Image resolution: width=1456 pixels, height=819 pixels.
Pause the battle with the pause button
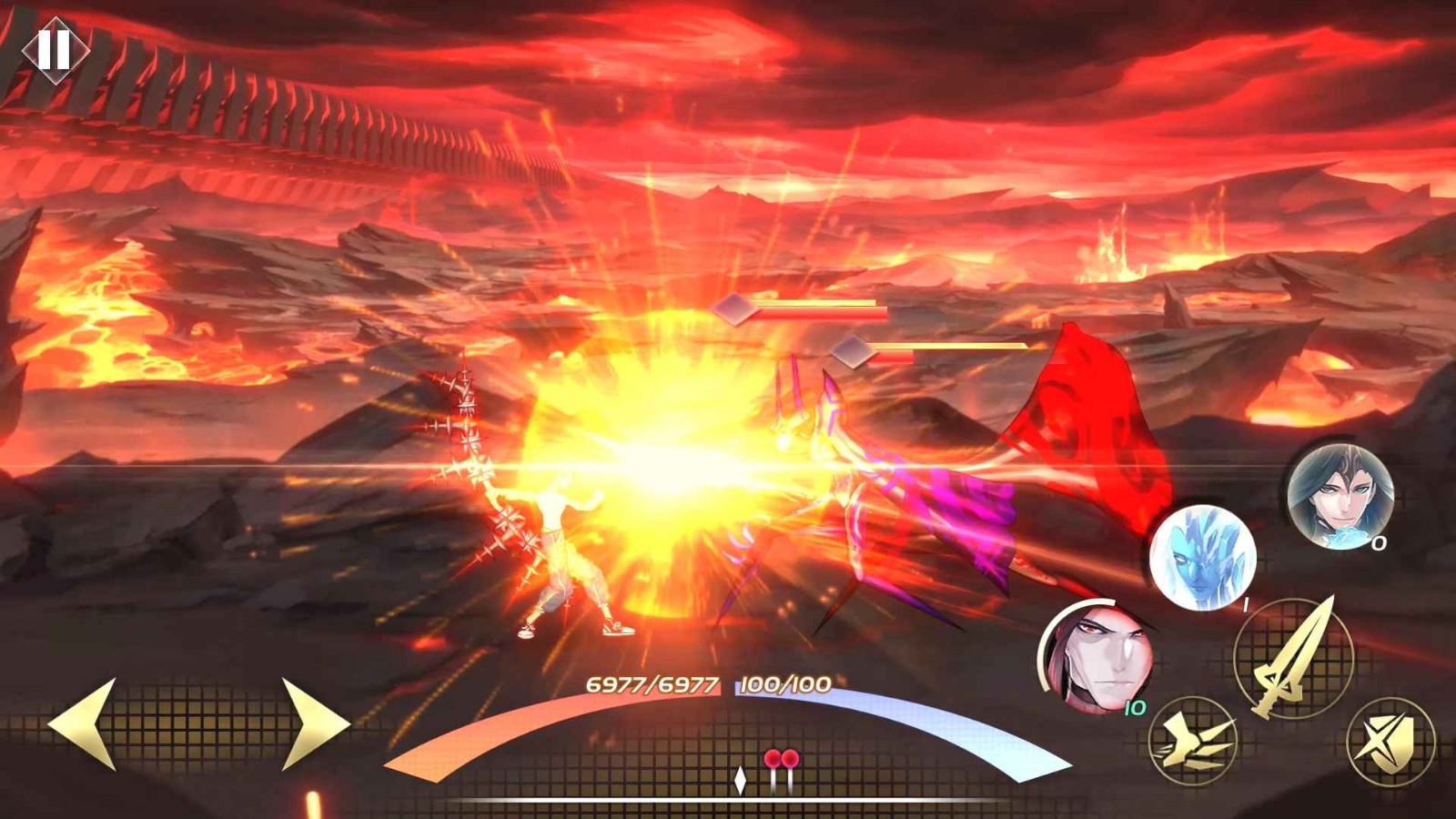pos(55,49)
